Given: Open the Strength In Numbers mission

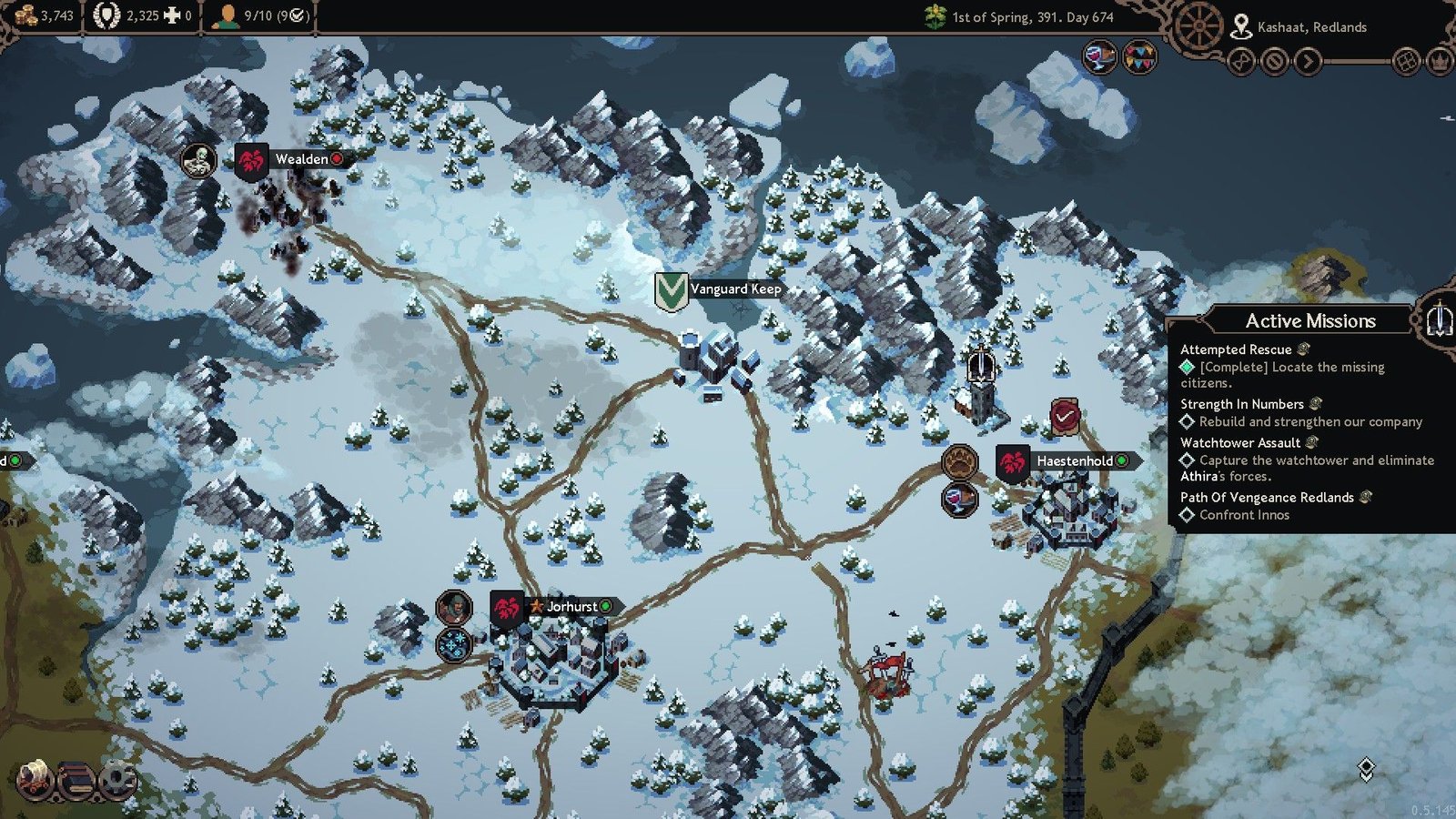Looking at the screenshot, I should click(1242, 404).
